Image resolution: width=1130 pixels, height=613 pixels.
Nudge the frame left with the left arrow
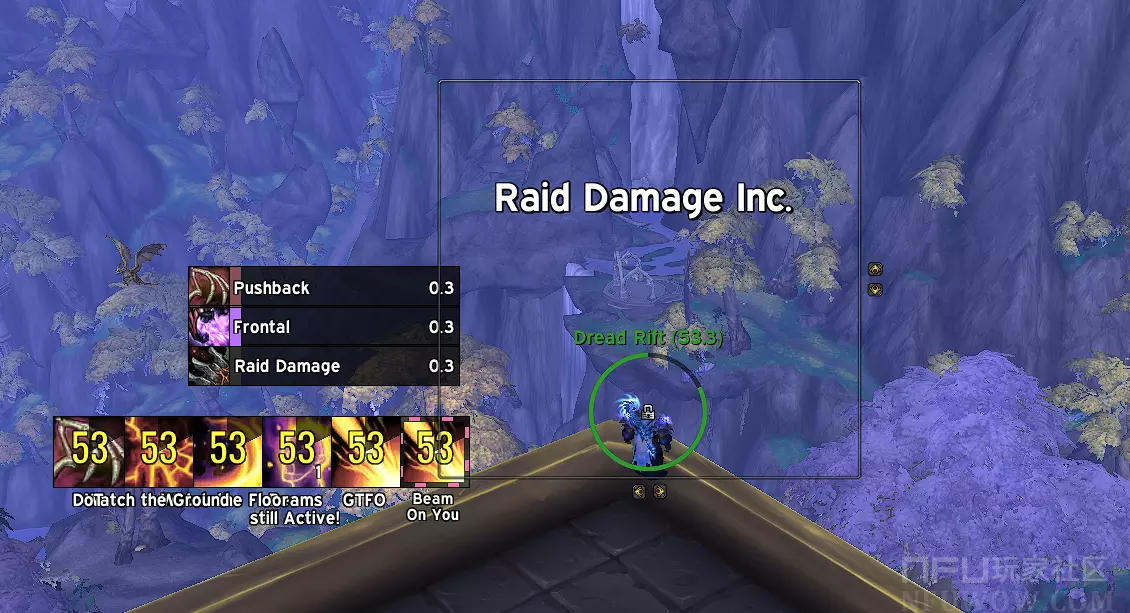point(639,491)
